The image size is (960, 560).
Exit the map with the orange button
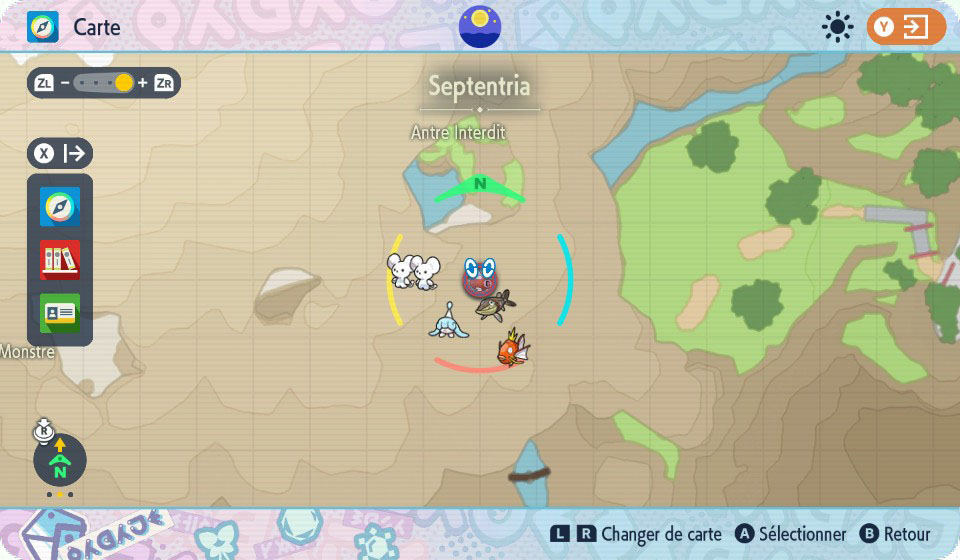pyautogui.click(x=906, y=27)
